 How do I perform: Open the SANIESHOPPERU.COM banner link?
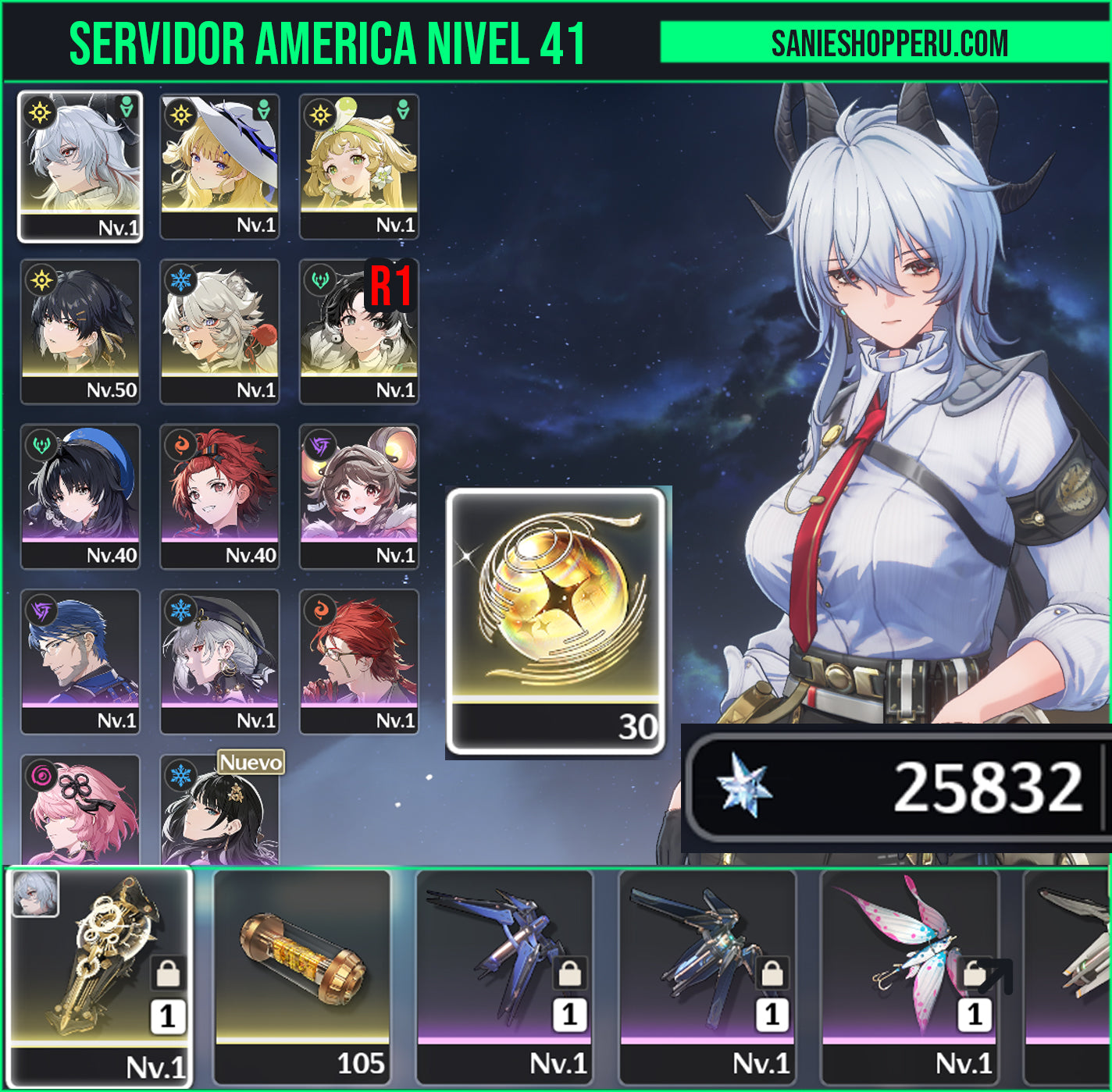click(x=889, y=43)
